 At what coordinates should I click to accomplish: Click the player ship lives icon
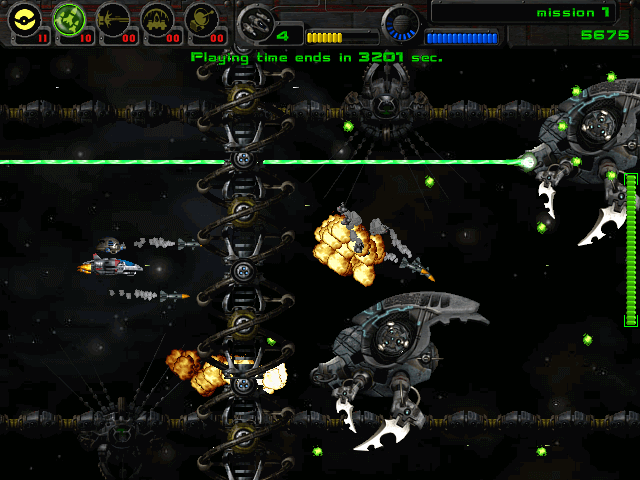(255, 21)
